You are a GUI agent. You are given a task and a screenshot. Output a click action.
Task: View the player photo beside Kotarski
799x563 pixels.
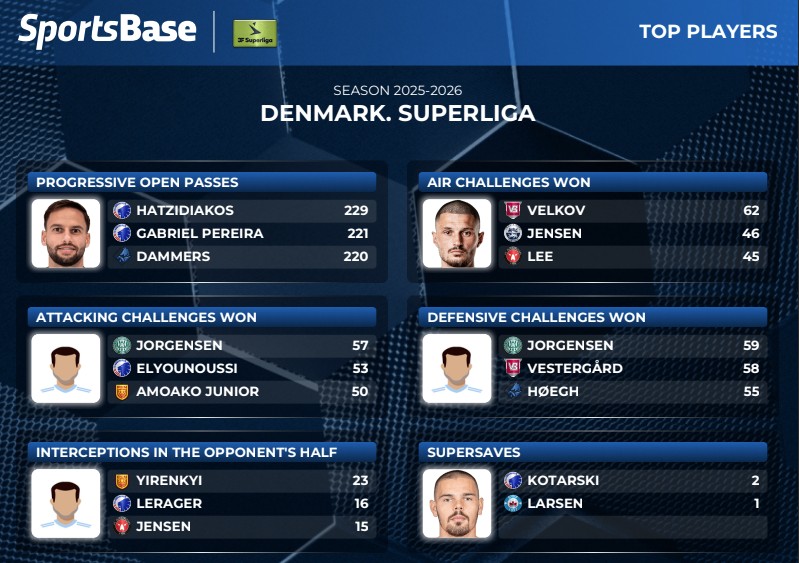point(457,503)
